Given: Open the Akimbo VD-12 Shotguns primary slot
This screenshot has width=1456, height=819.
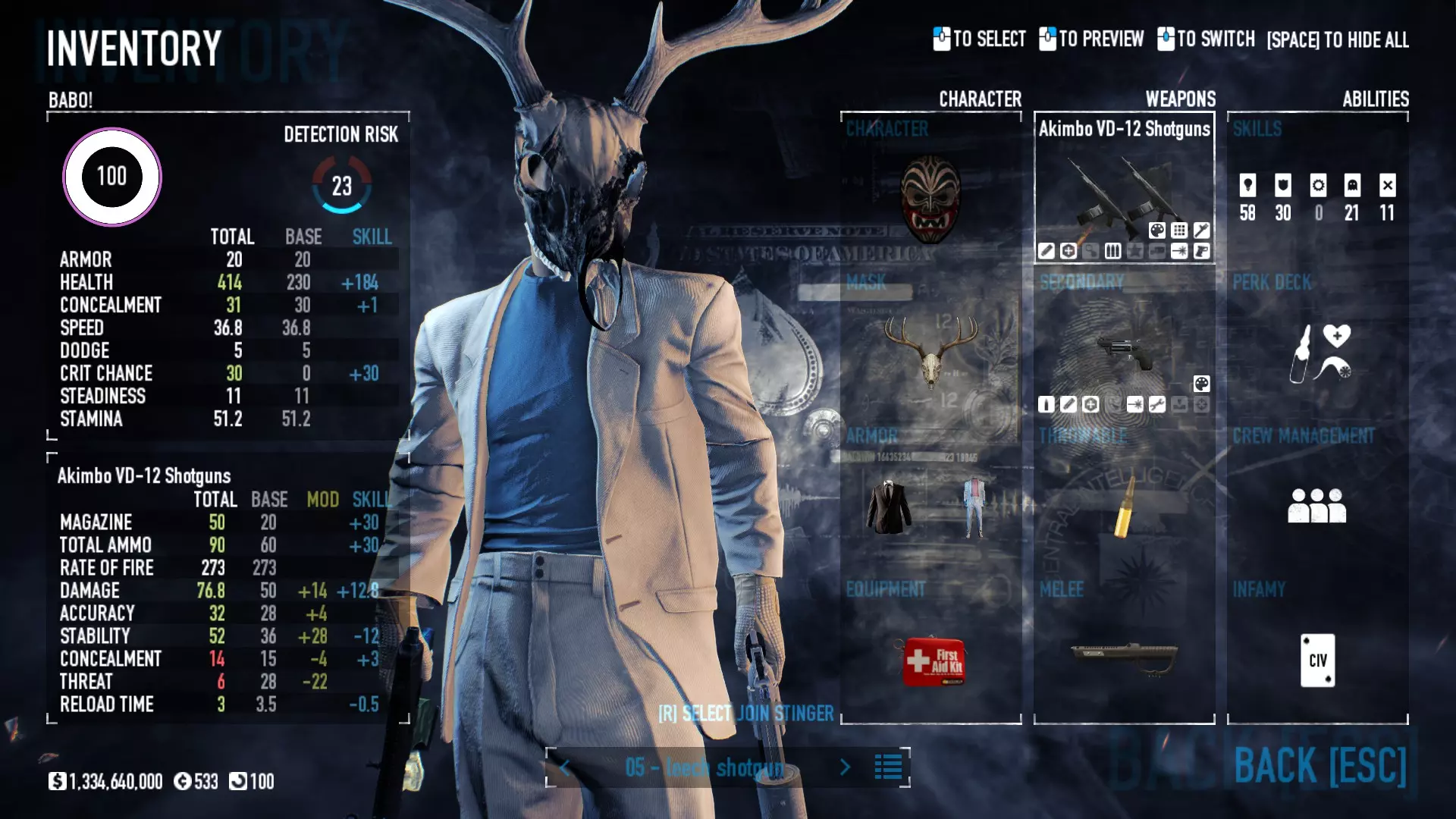Looking at the screenshot, I should pos(1124,190).
